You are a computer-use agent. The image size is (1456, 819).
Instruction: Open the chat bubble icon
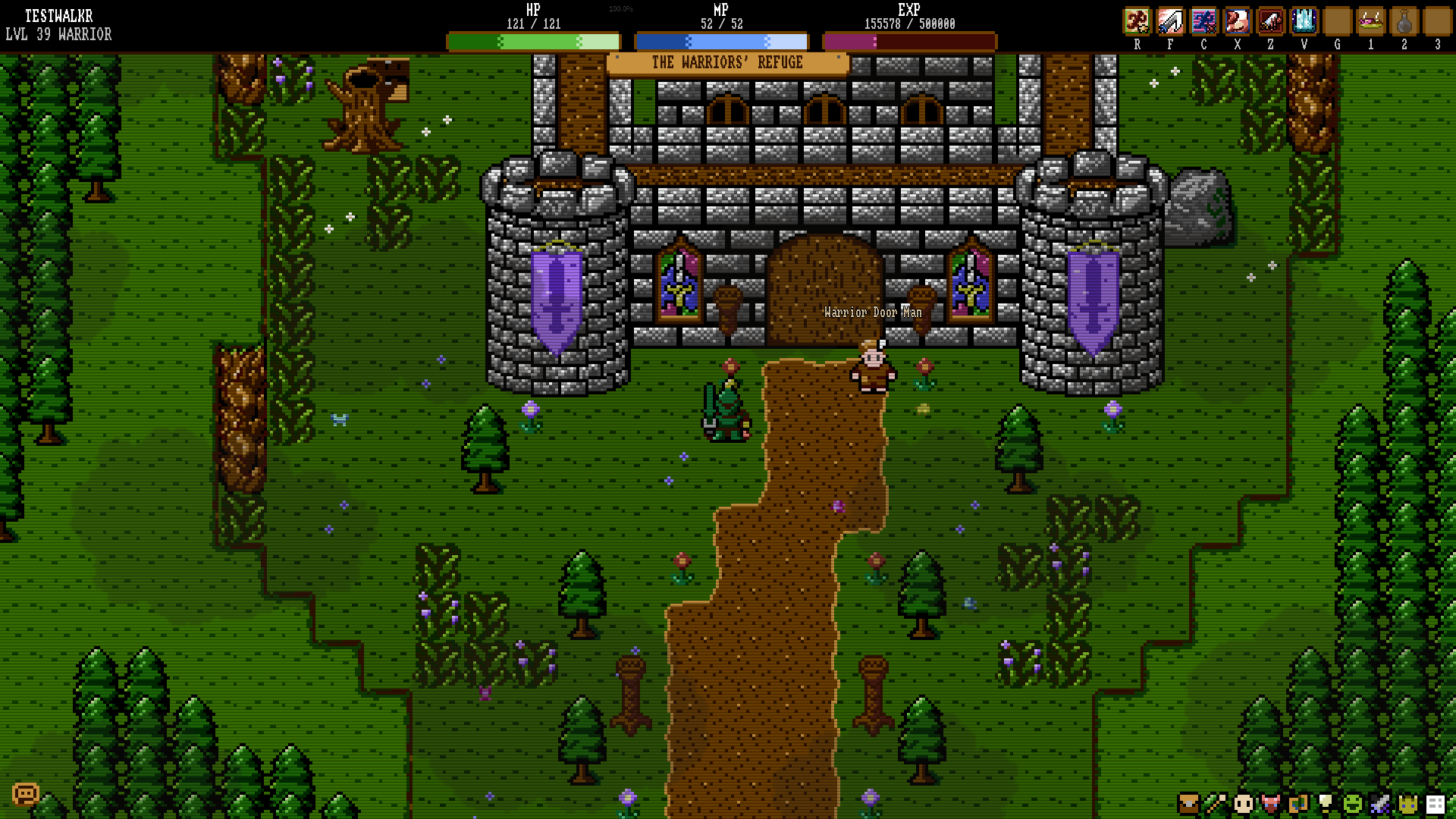coord(25,794)
